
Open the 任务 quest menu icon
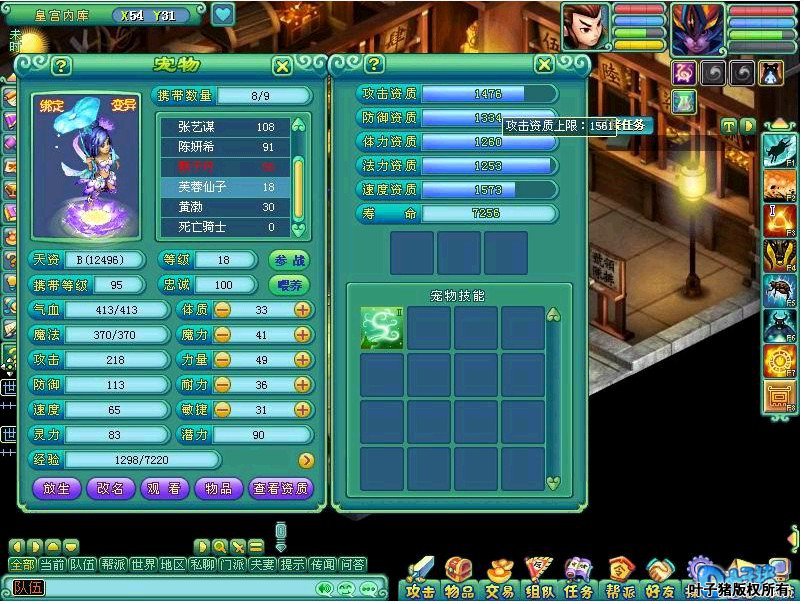578,579
